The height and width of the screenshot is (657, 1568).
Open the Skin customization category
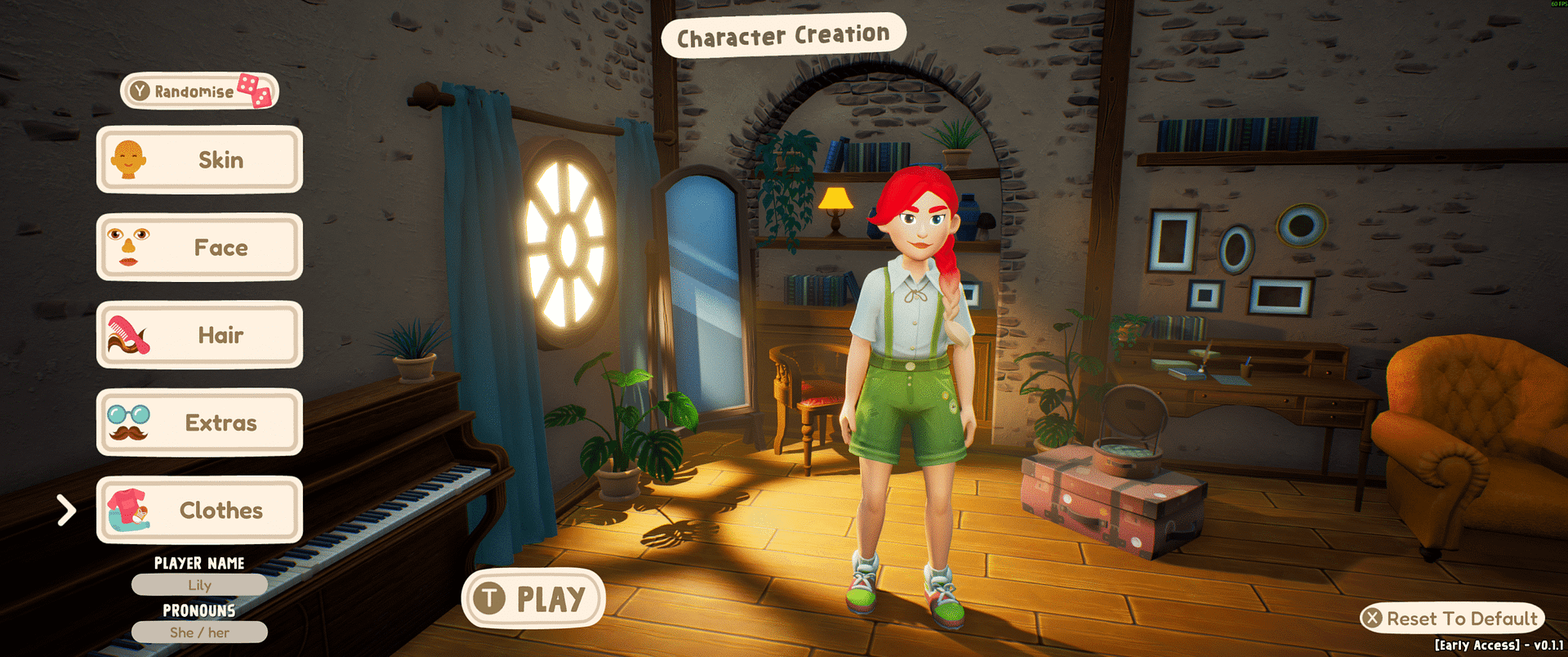click(x=199, y=159)
